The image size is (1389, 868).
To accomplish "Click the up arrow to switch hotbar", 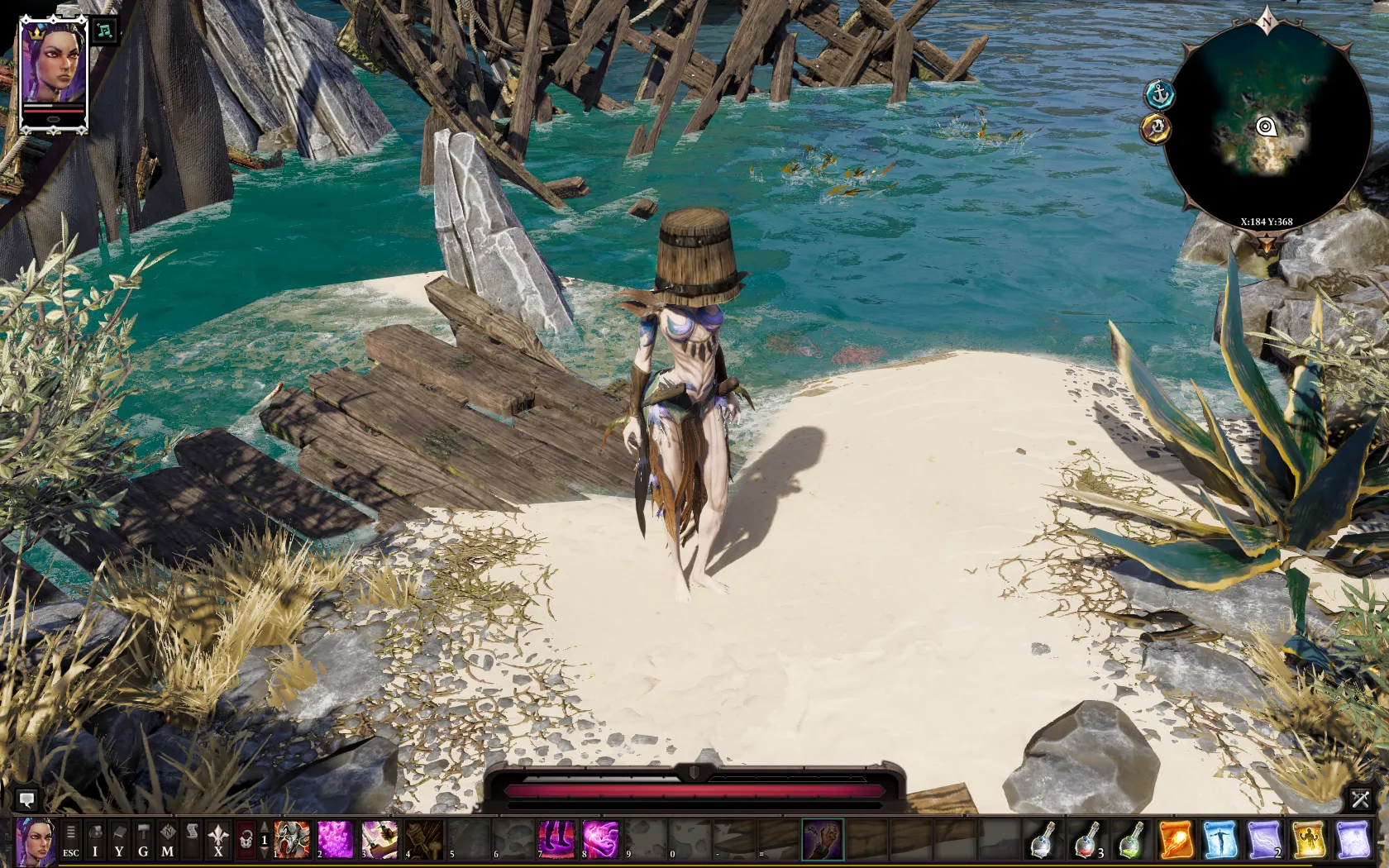I will tap(265, 827).
